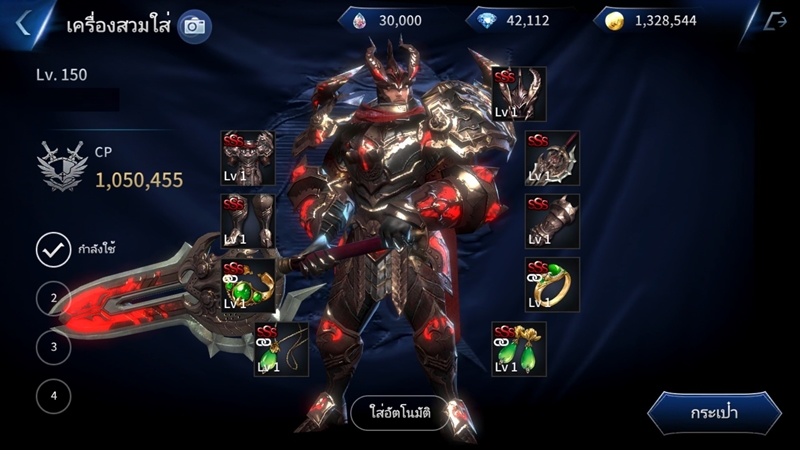Screen dimensions: 800x450
Task: Select the weapon equipment slot
Action: 552,158
